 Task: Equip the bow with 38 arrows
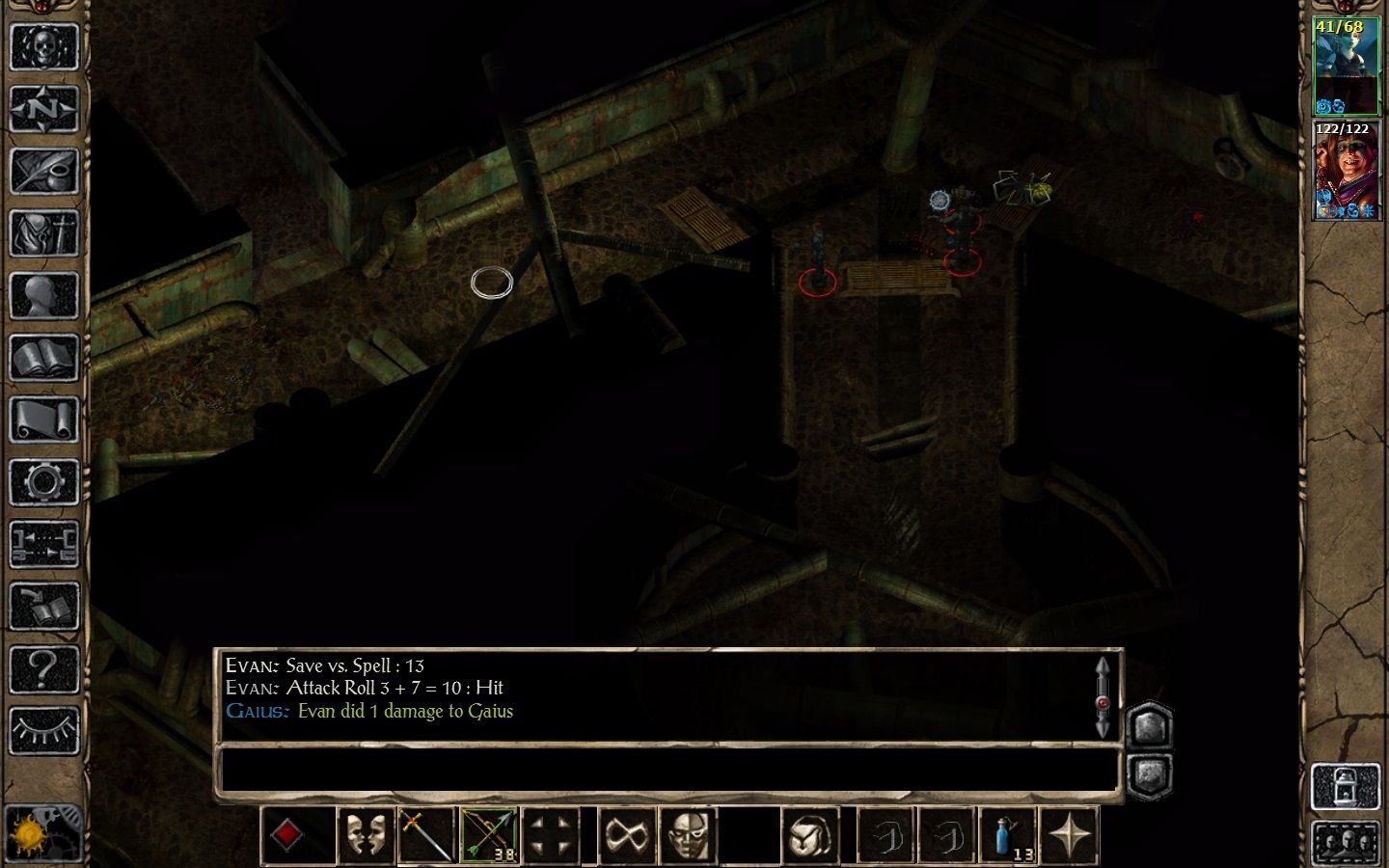487,834
